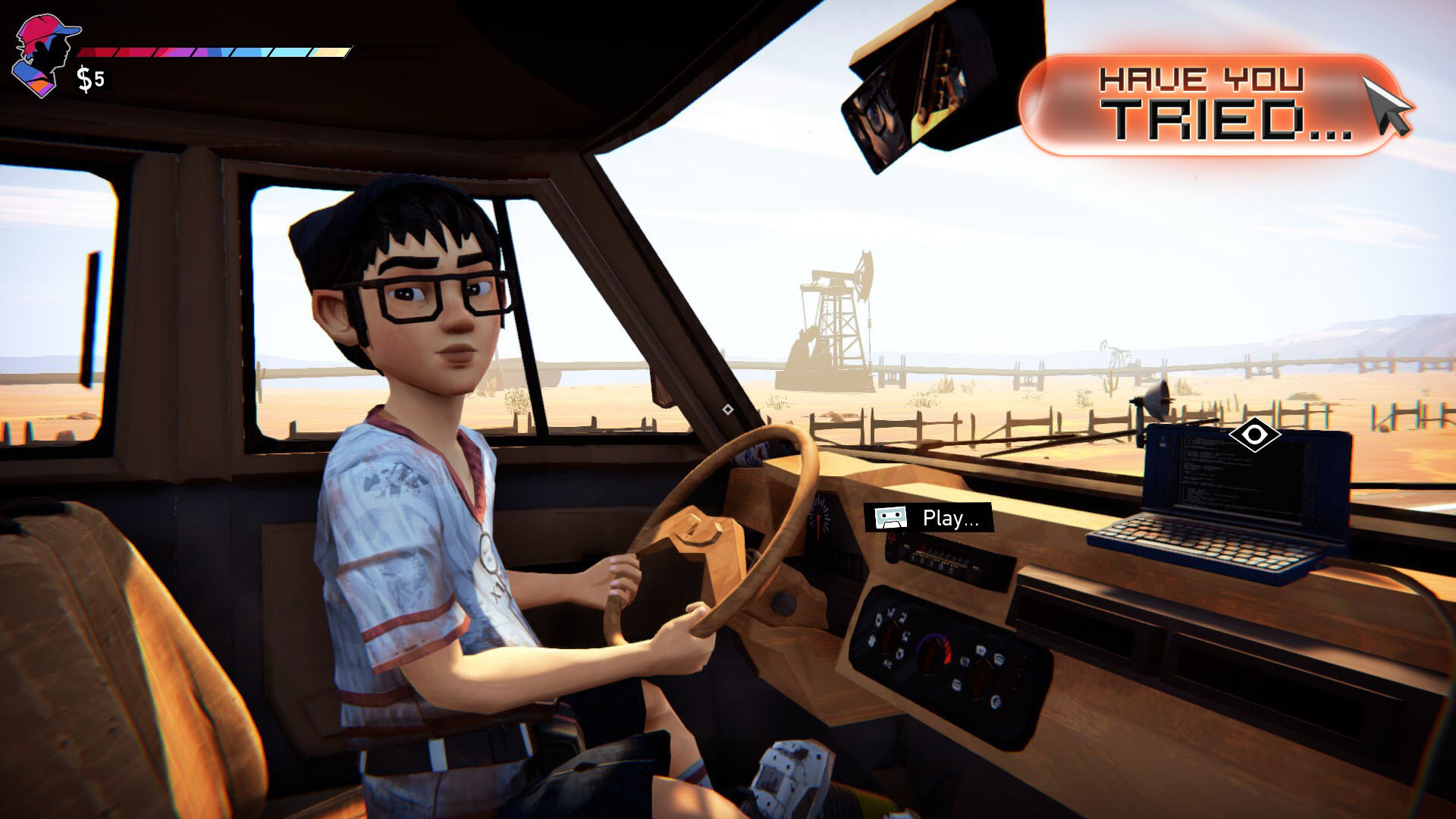1456x819 pixels.
Task: Switch the airflow direction knob on the dash
Action: coord(984,673)
